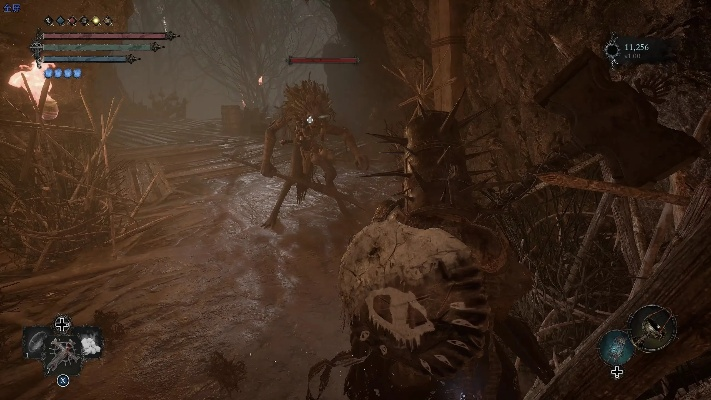Activate the Umbral lamp icon

point(653,327)
